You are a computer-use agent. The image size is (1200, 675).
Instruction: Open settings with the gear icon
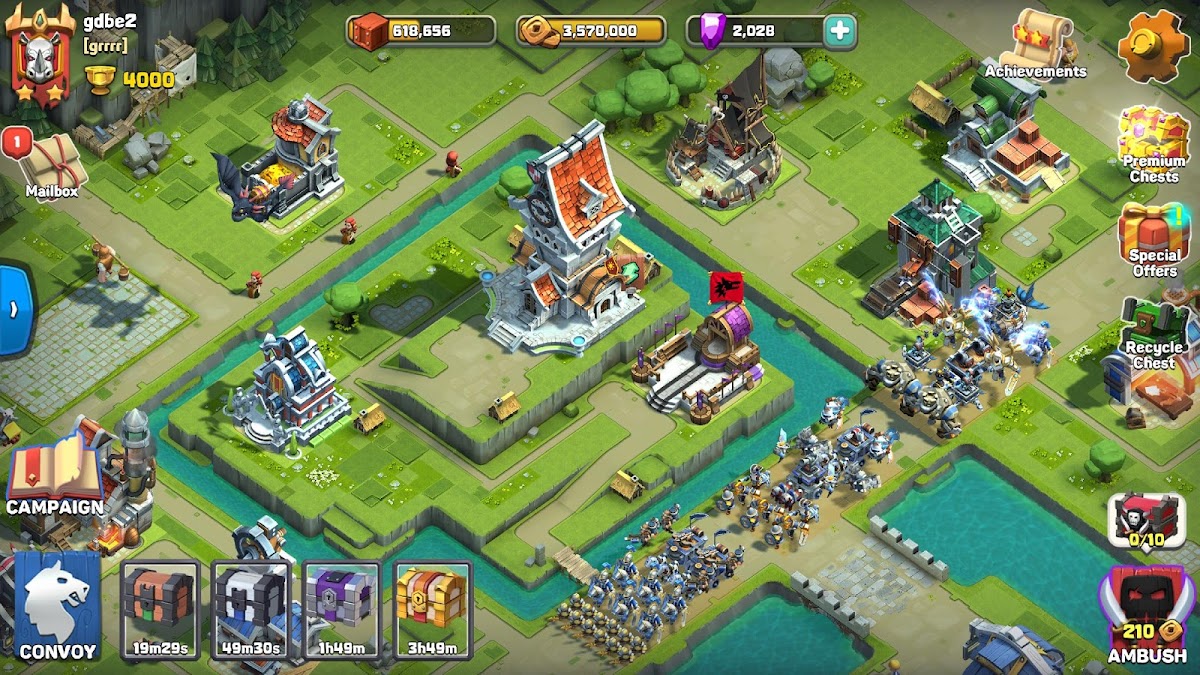point(1153,45)
